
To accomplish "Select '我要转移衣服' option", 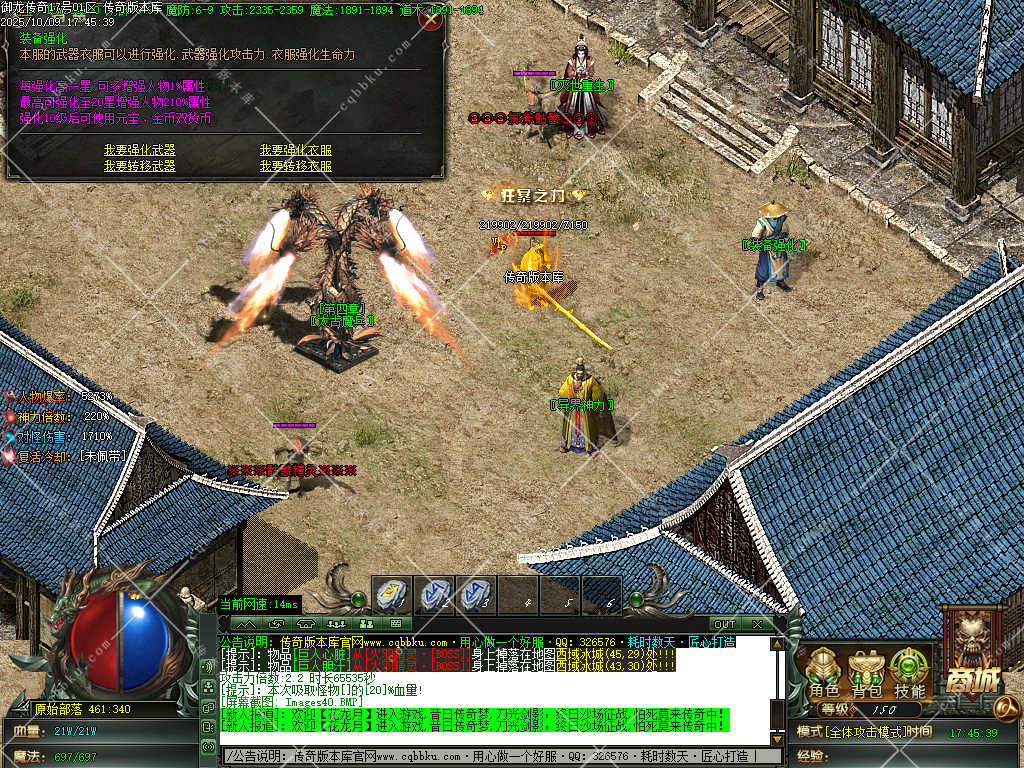I will click(295, 166).
